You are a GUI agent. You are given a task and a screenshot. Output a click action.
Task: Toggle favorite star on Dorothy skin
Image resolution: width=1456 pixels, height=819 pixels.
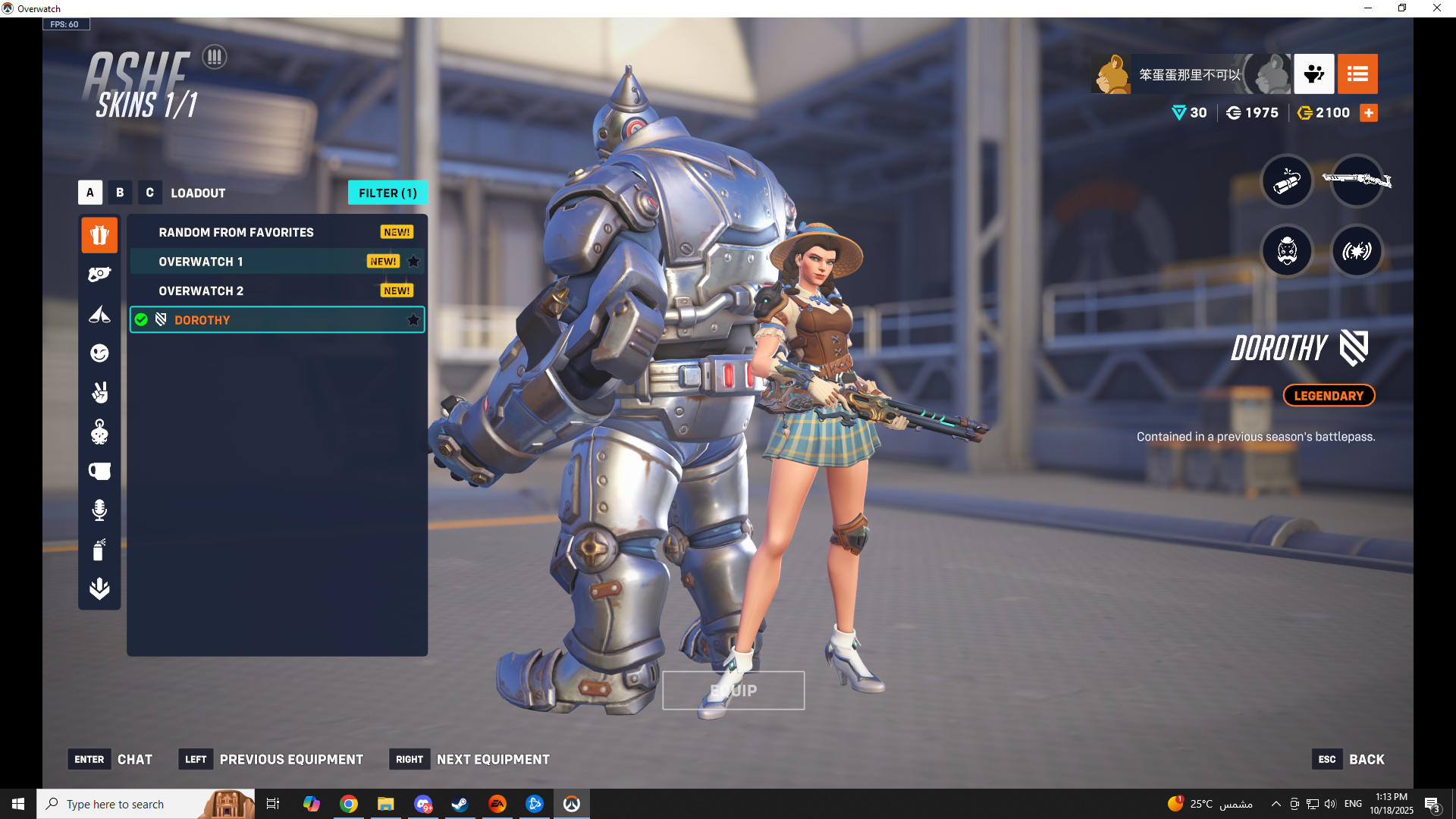click(x=413, y=320)
